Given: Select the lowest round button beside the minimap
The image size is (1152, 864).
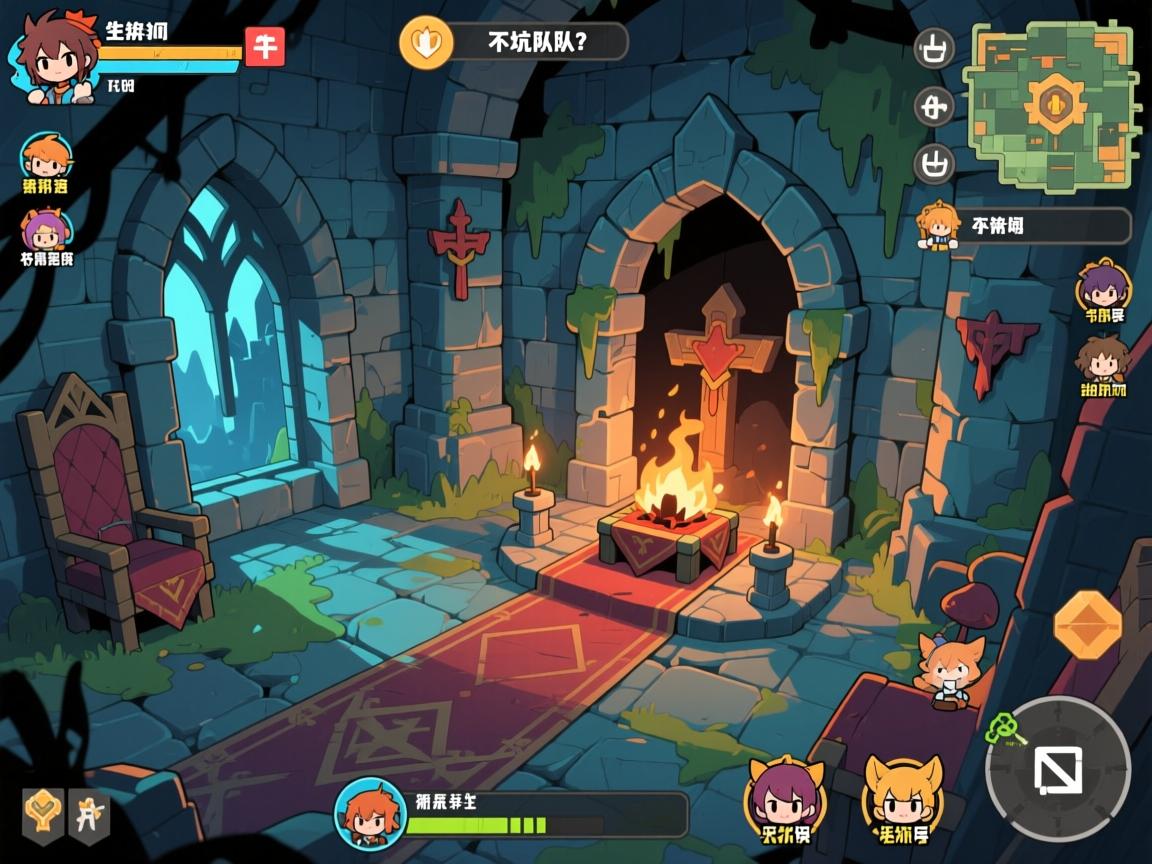Looking at the screenshot, I should [935, 162].
